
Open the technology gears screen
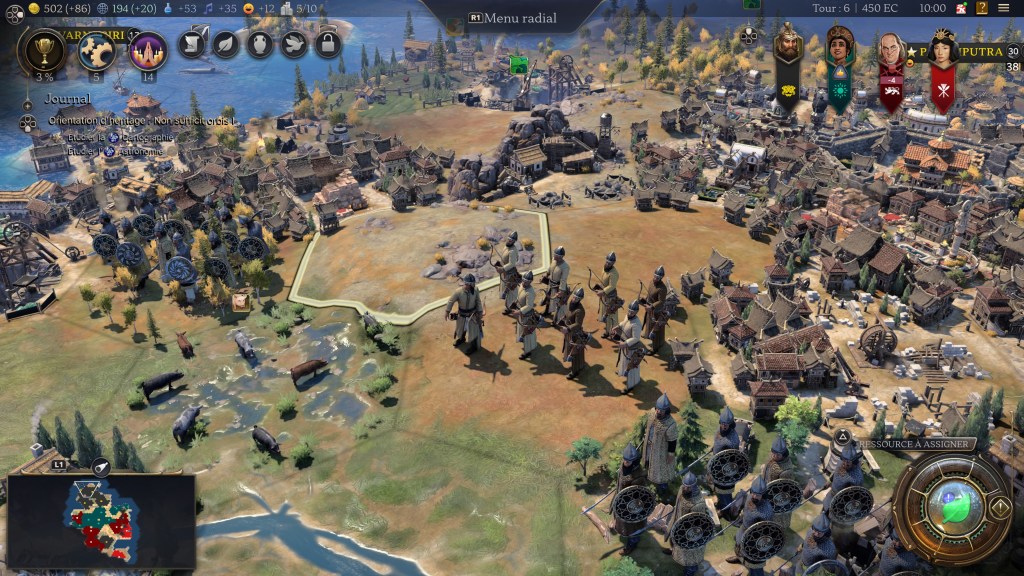click(x=97, y=50)
